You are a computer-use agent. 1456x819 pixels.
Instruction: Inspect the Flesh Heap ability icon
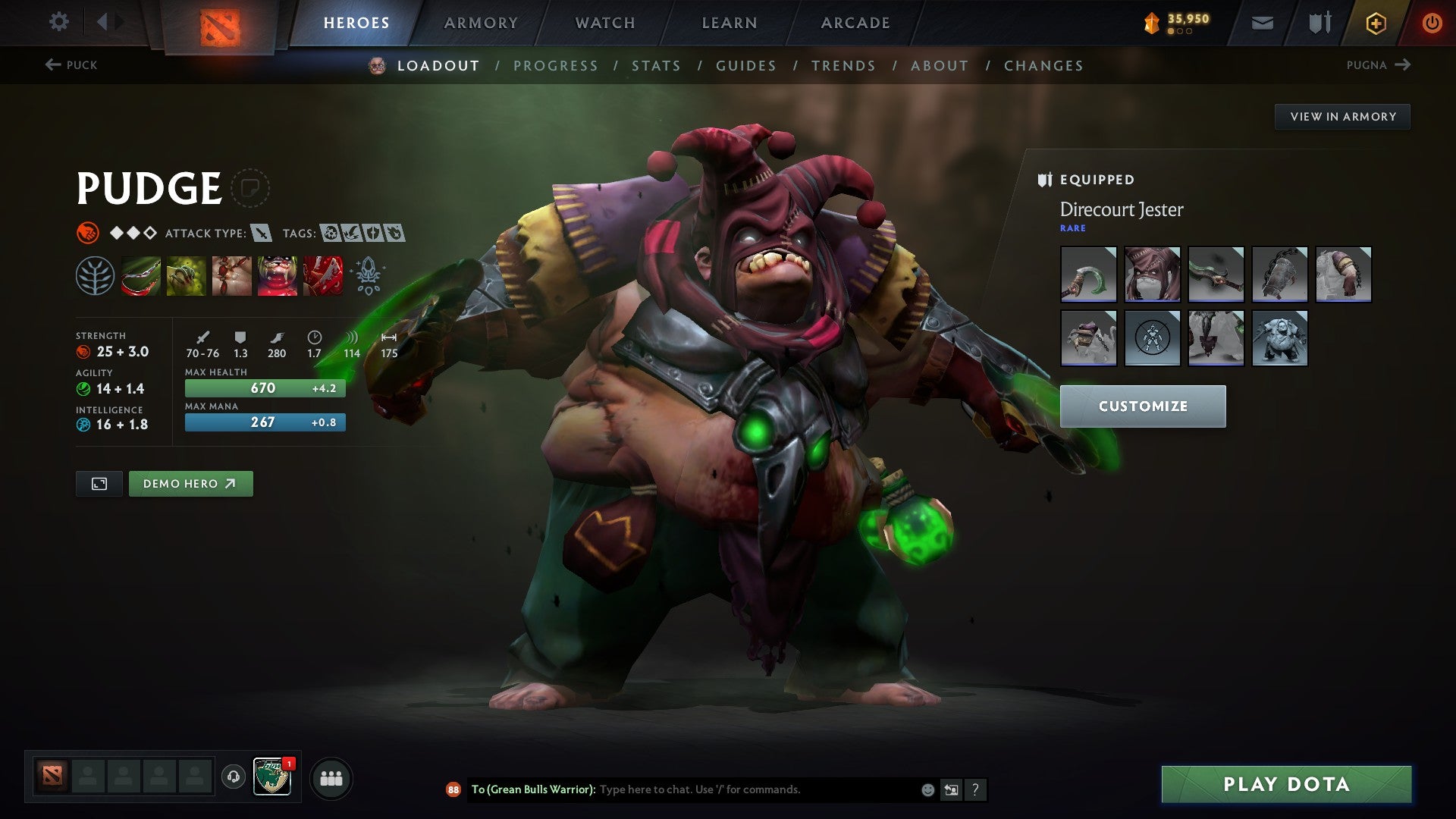coord(232,276)
